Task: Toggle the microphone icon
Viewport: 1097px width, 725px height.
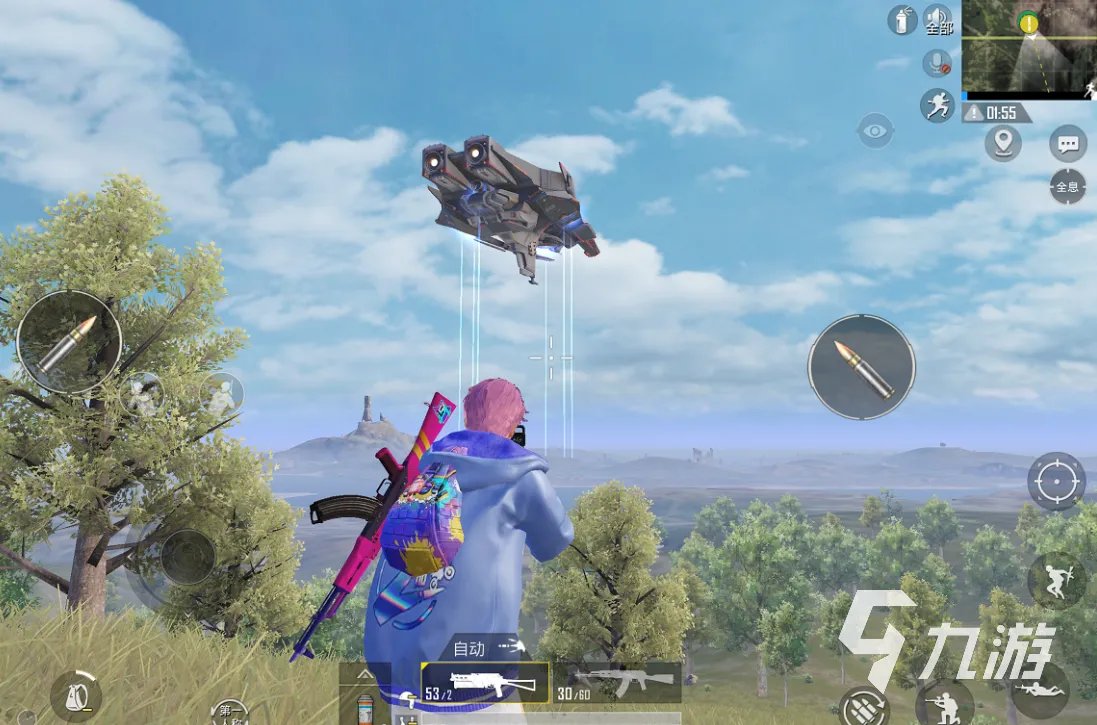Action: [937, 63]
